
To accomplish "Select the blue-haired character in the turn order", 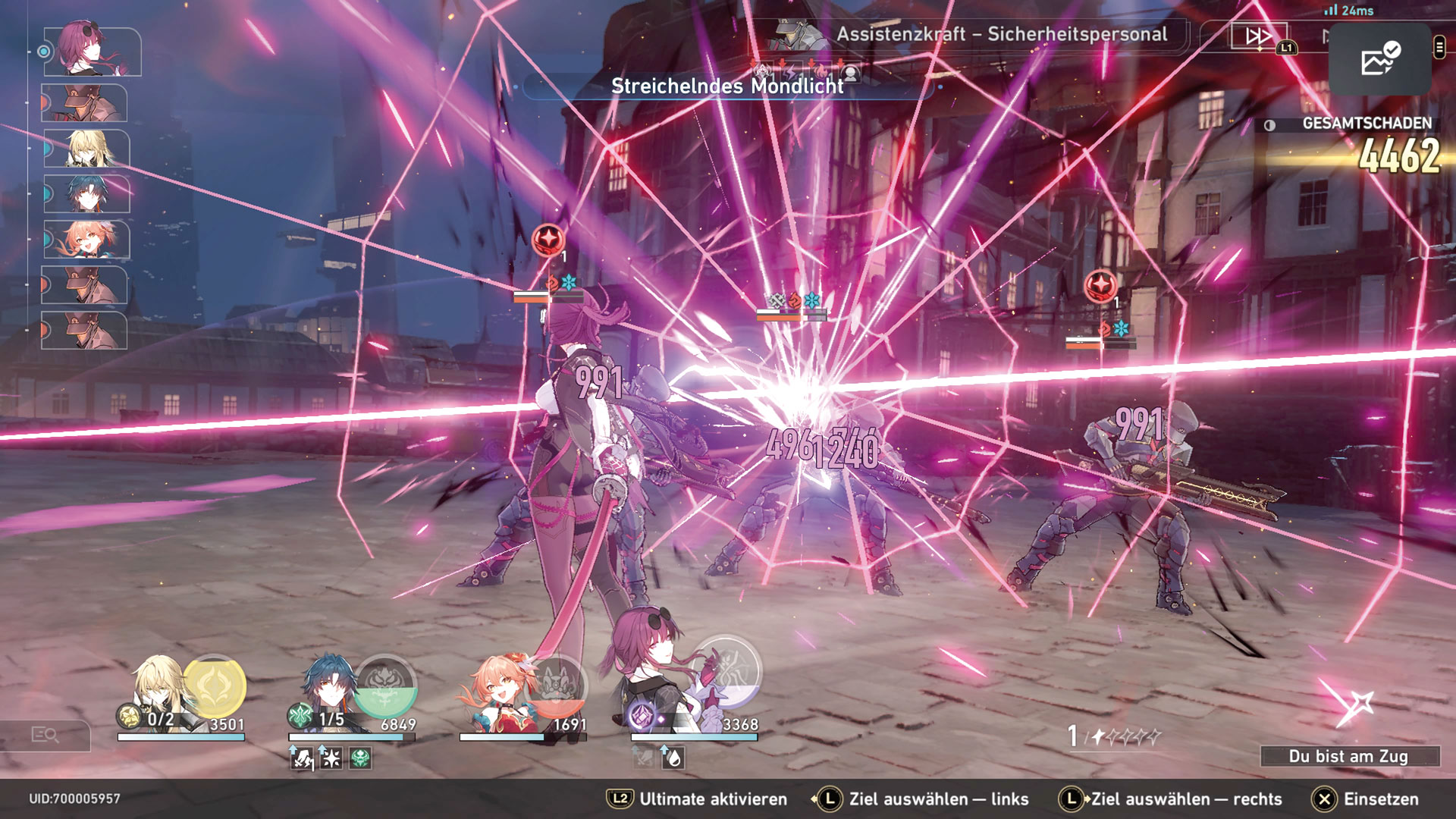I will click(87, 194).
